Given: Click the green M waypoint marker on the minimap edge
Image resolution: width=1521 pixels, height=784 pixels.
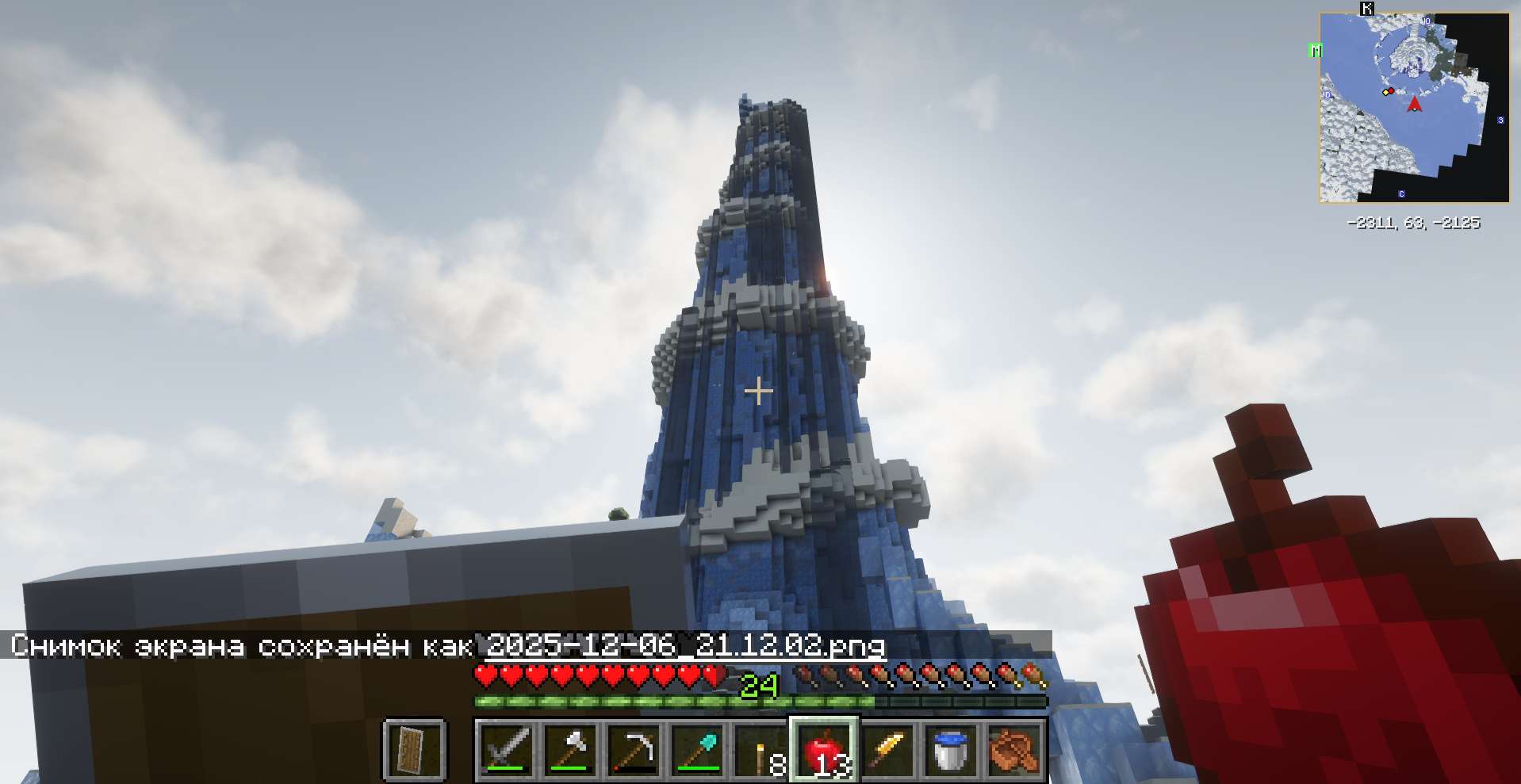Looking at the screenshot, I should [1316, 52].
